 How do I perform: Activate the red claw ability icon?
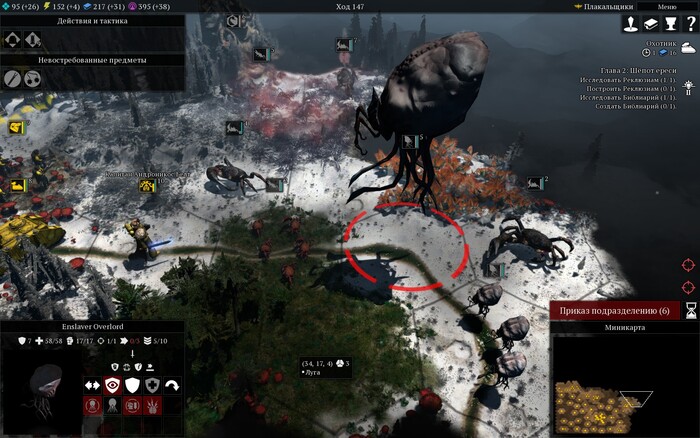click(152, 406)
